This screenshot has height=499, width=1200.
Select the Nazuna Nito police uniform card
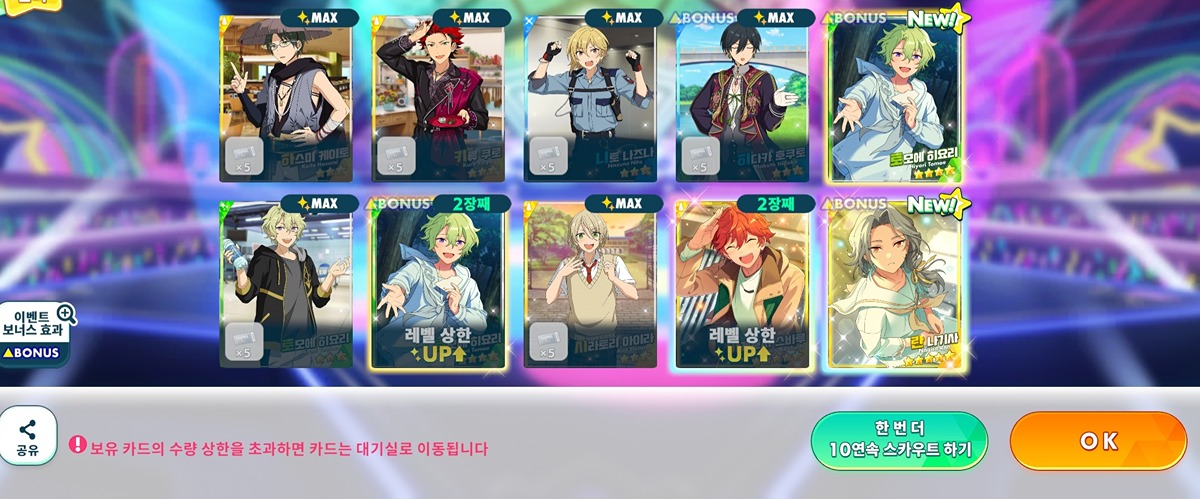[590, 98]
